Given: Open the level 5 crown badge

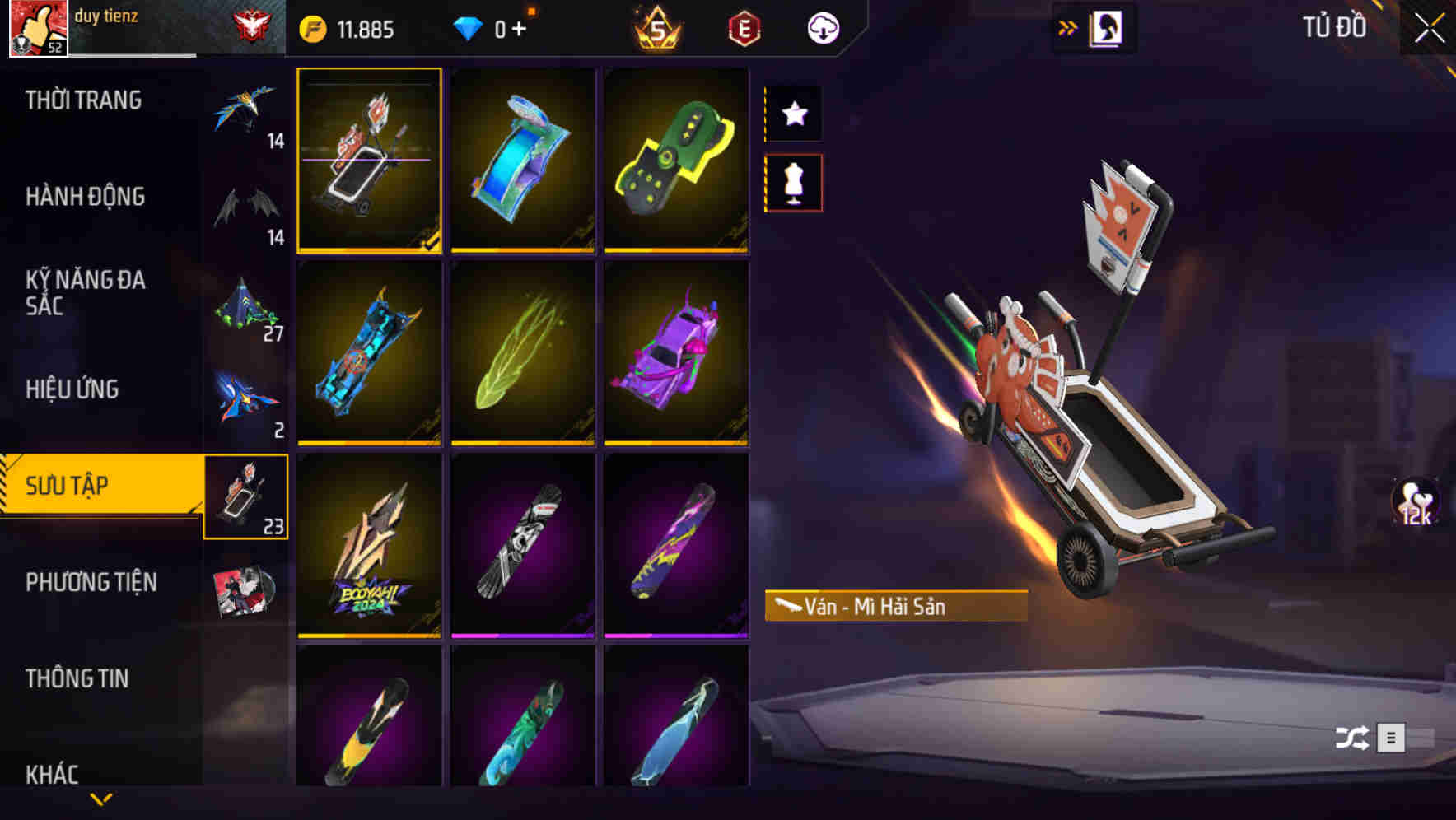Looking at the screenshot, I should pos(655,27).
